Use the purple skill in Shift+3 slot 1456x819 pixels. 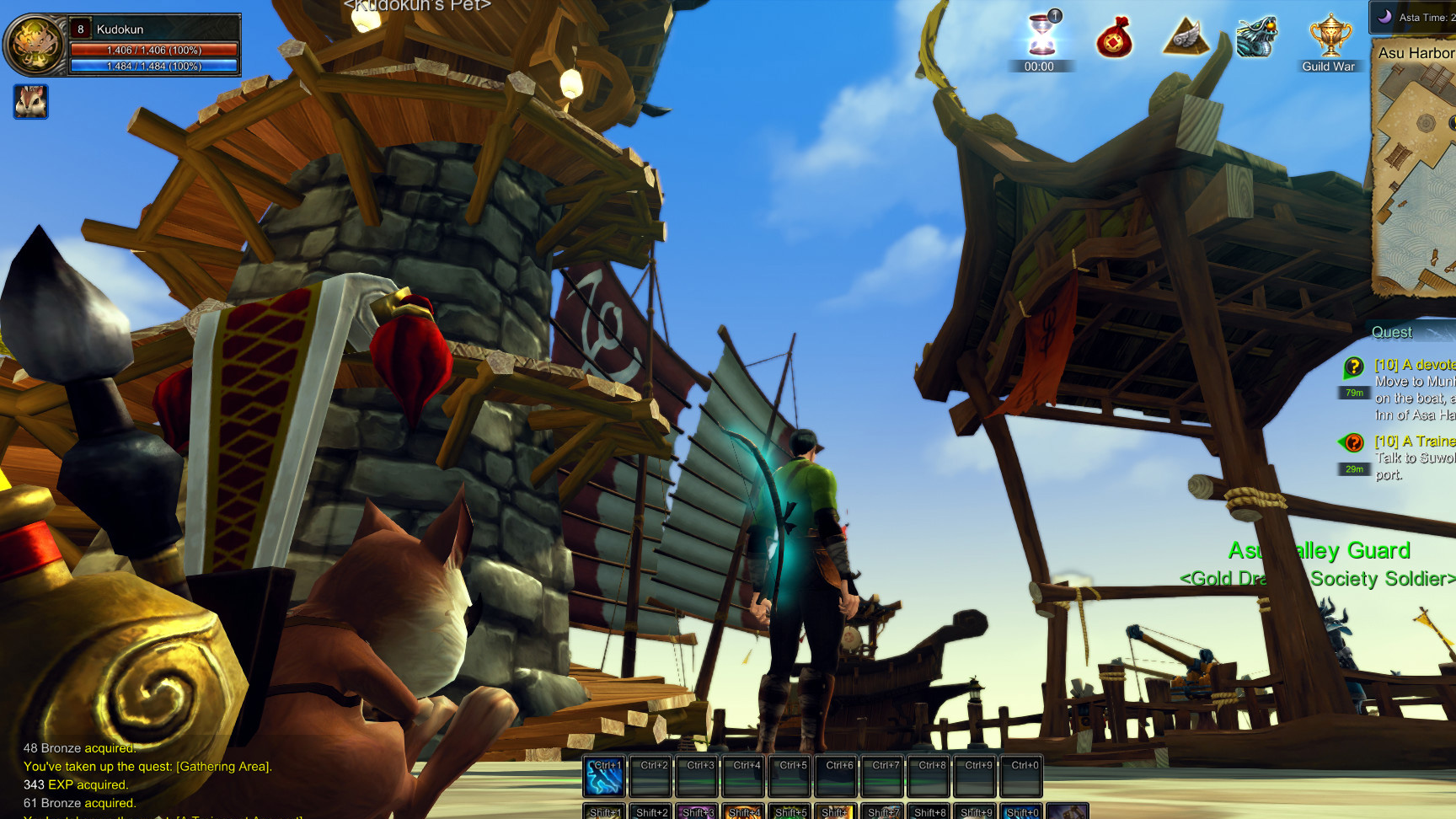[697, 811]
